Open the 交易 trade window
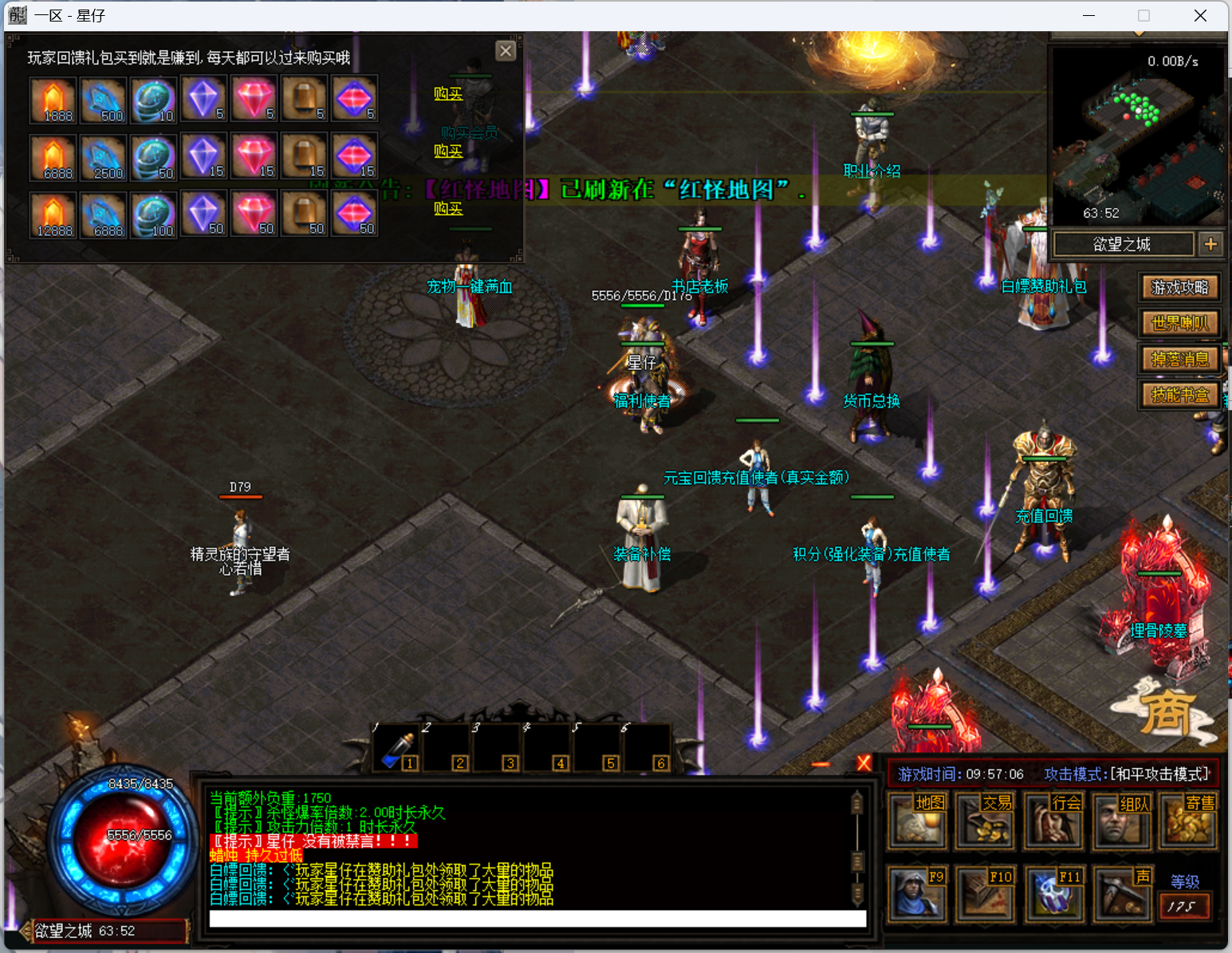1232x953 pixels. pyautogui.click(x=985, y=821)
